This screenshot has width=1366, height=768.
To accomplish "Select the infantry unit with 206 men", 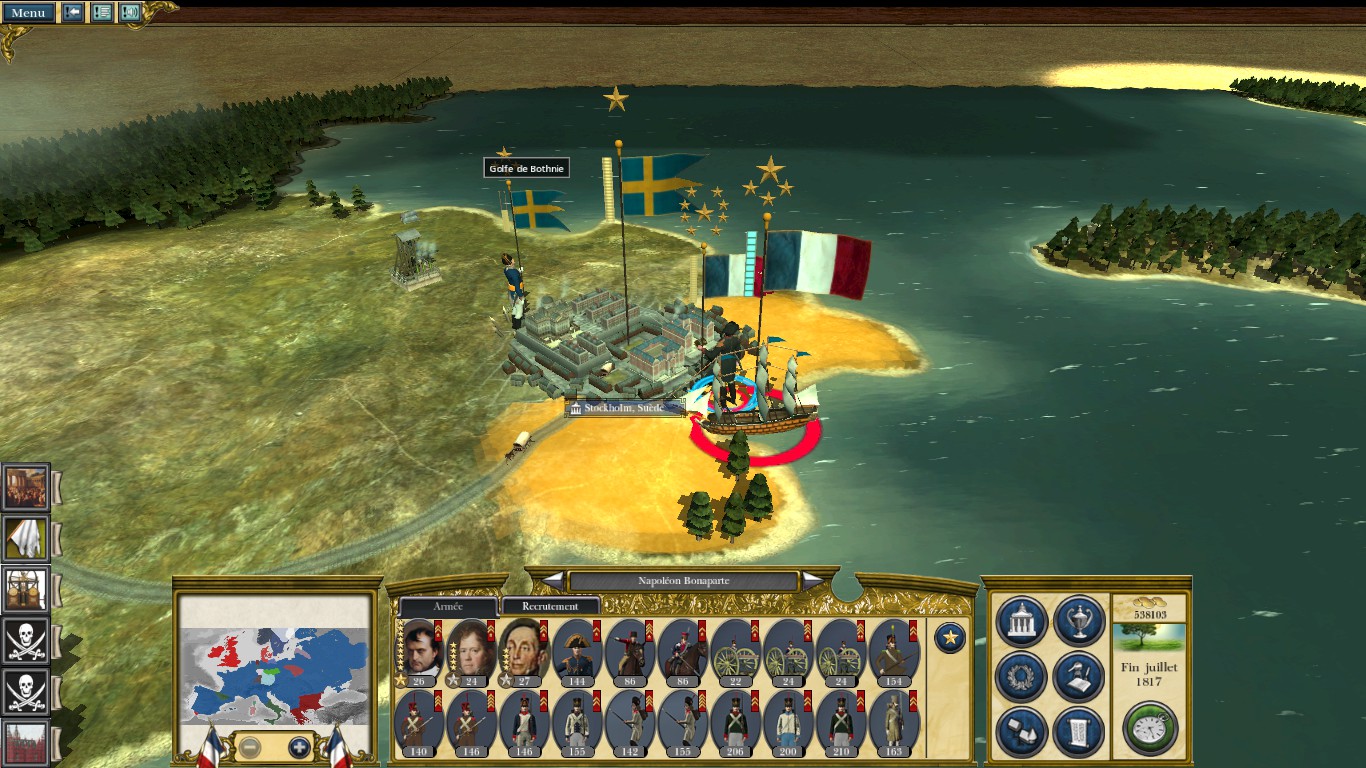I will 736,722.
